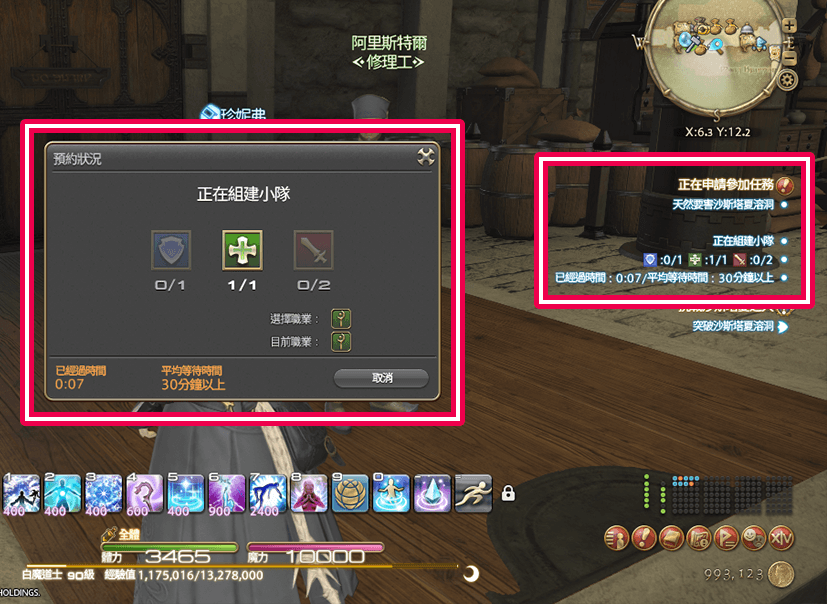The image size is (827, 604).
Task: Toggle the hotbar padlock
Action: coord(508,493)
